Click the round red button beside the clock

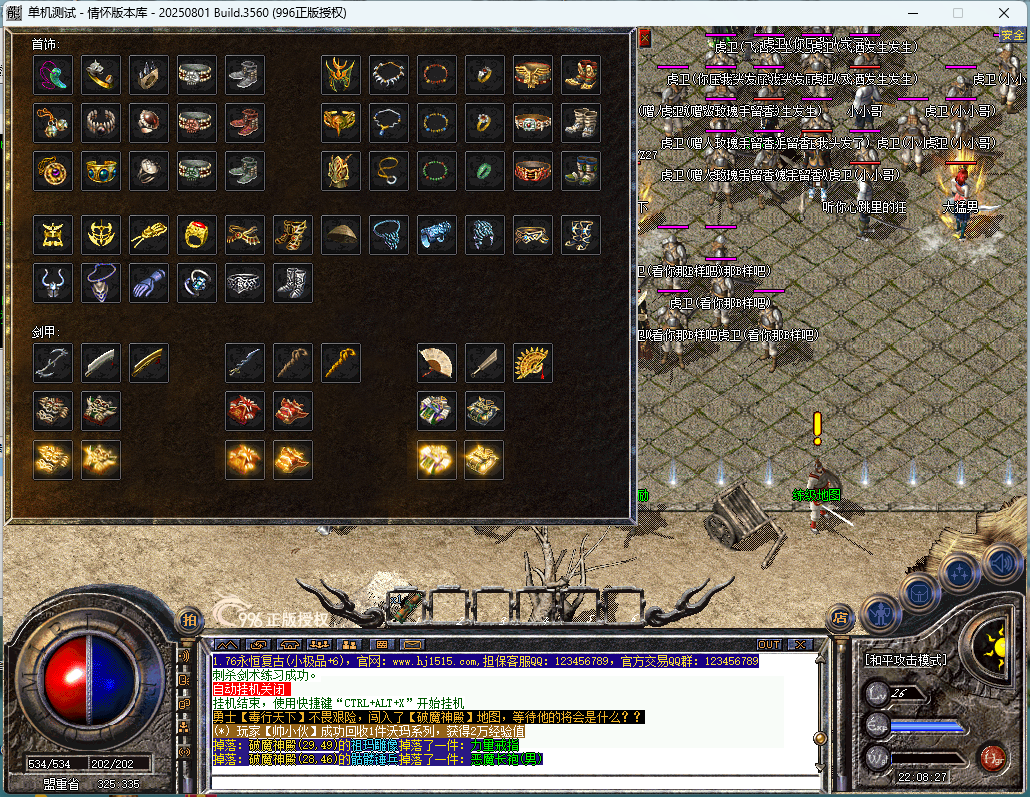click(992, 756)
